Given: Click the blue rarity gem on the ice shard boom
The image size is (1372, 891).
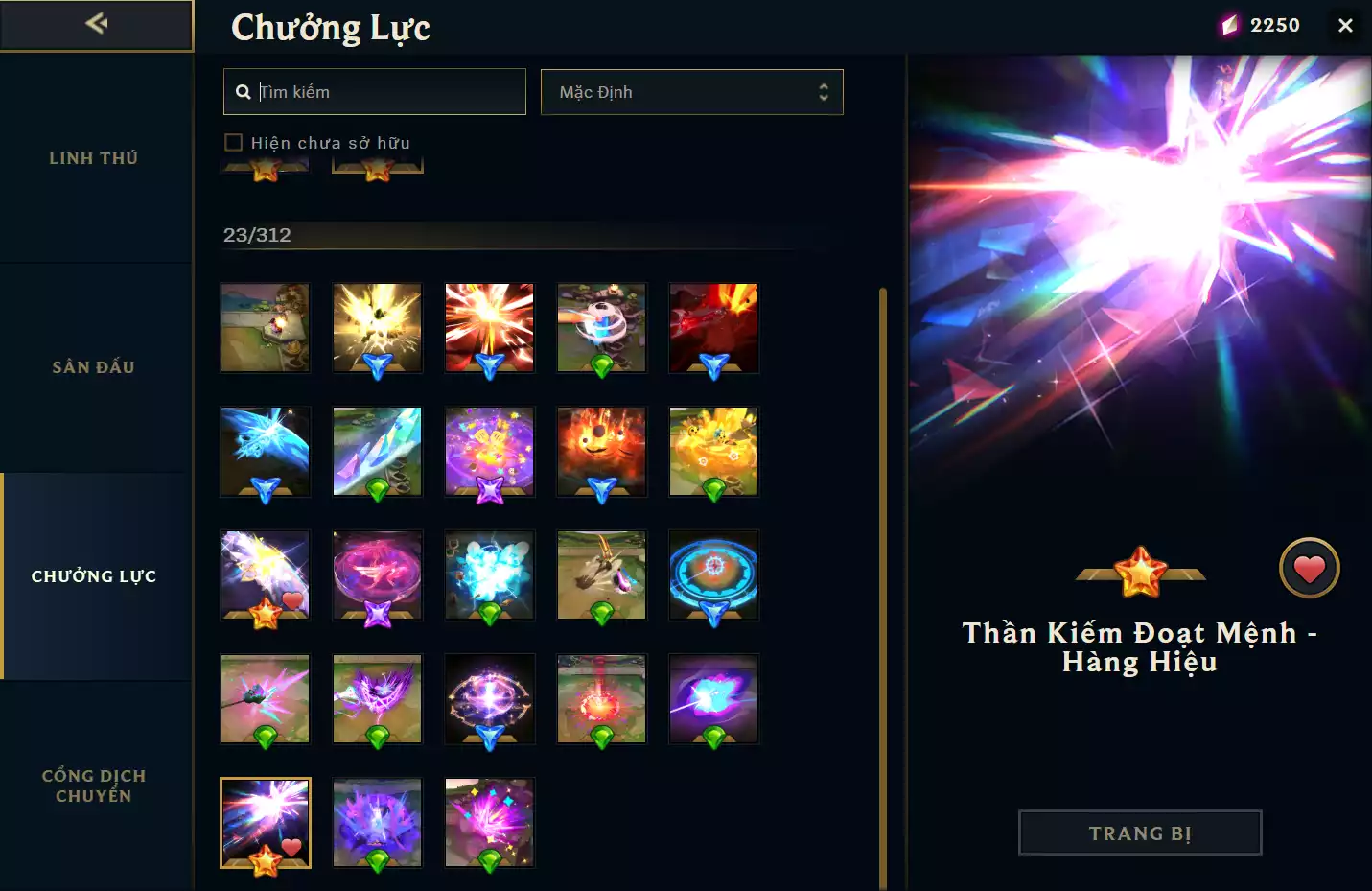Looking at the screenshot, I should (x=266, y=492).
